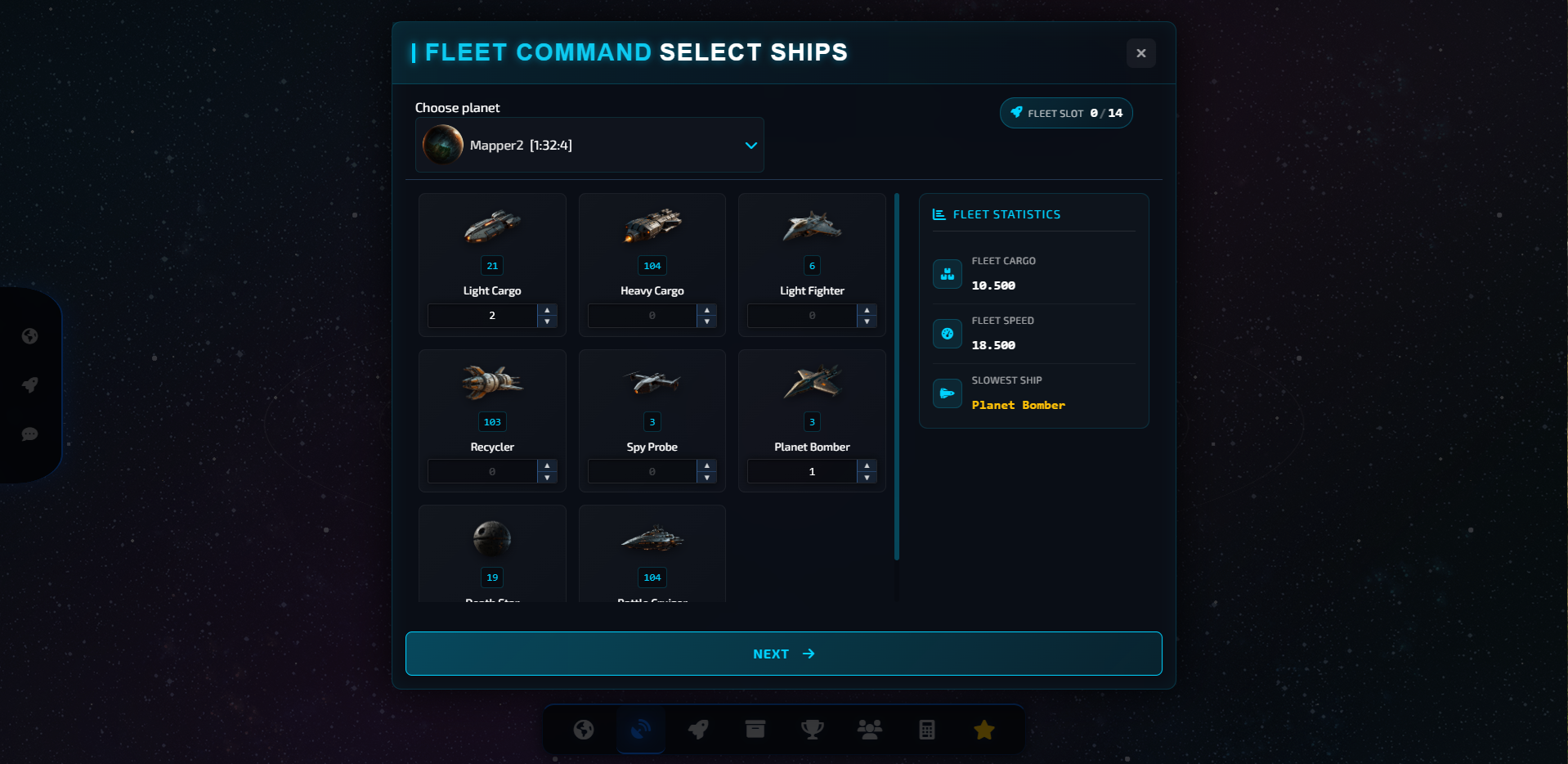1568x764 pixels.
Task: Open the galaxy view via globe icon
Action: [583, 729]
